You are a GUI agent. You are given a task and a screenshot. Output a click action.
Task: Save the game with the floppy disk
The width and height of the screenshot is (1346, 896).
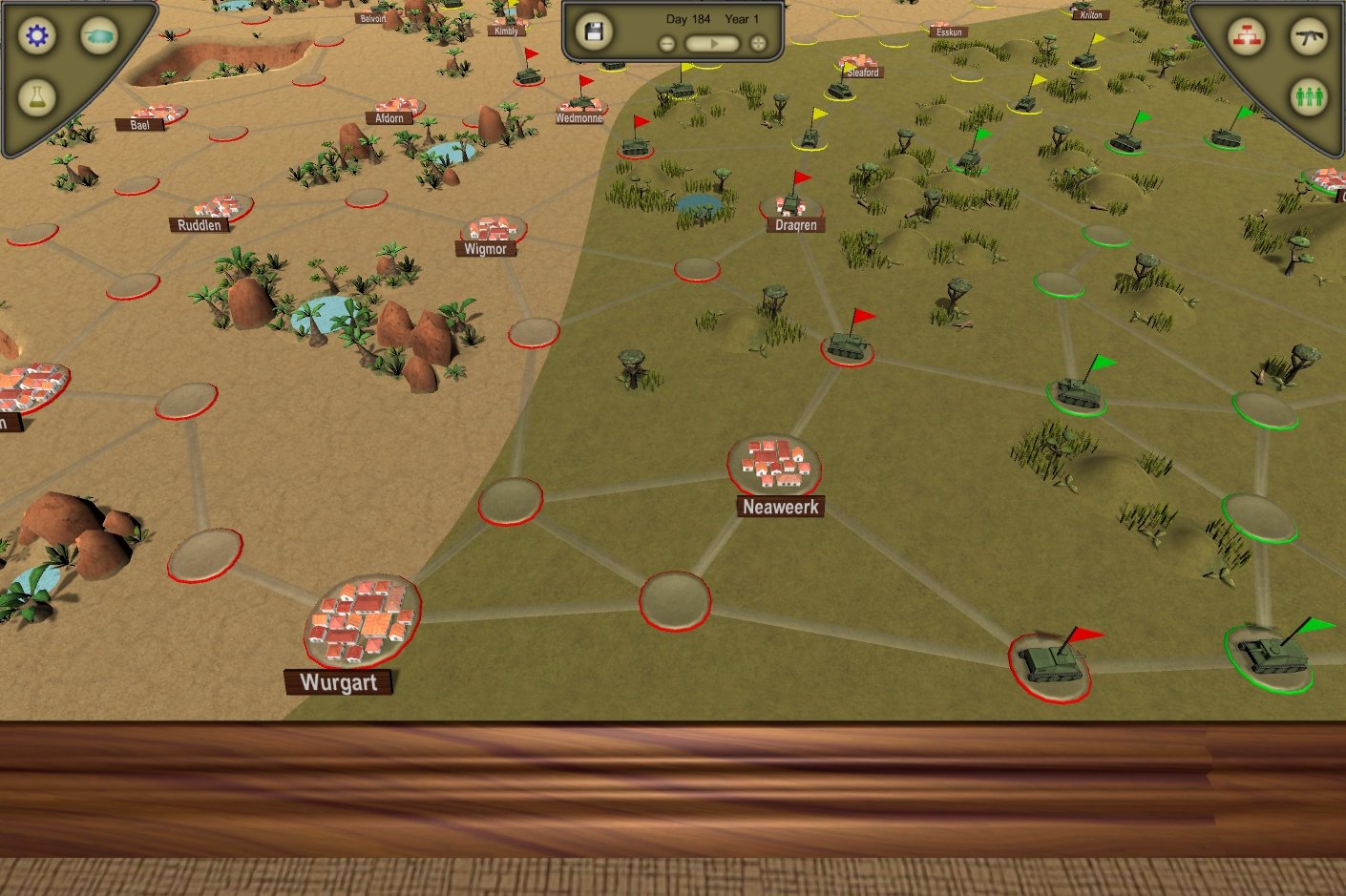pyautogui.click(x=594, y=30)
